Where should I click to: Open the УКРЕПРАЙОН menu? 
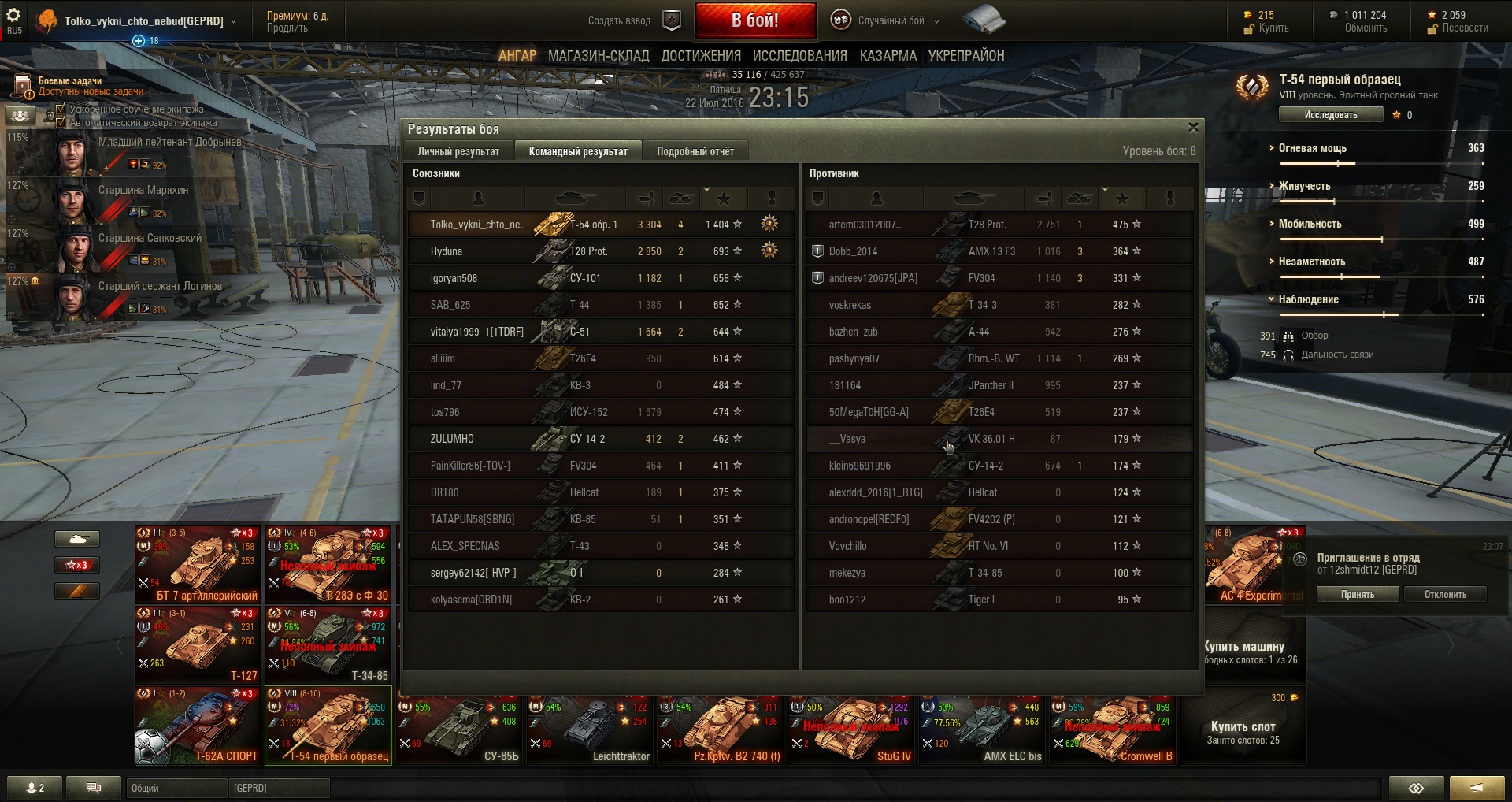pyautogui.click(x=965, y=56)
